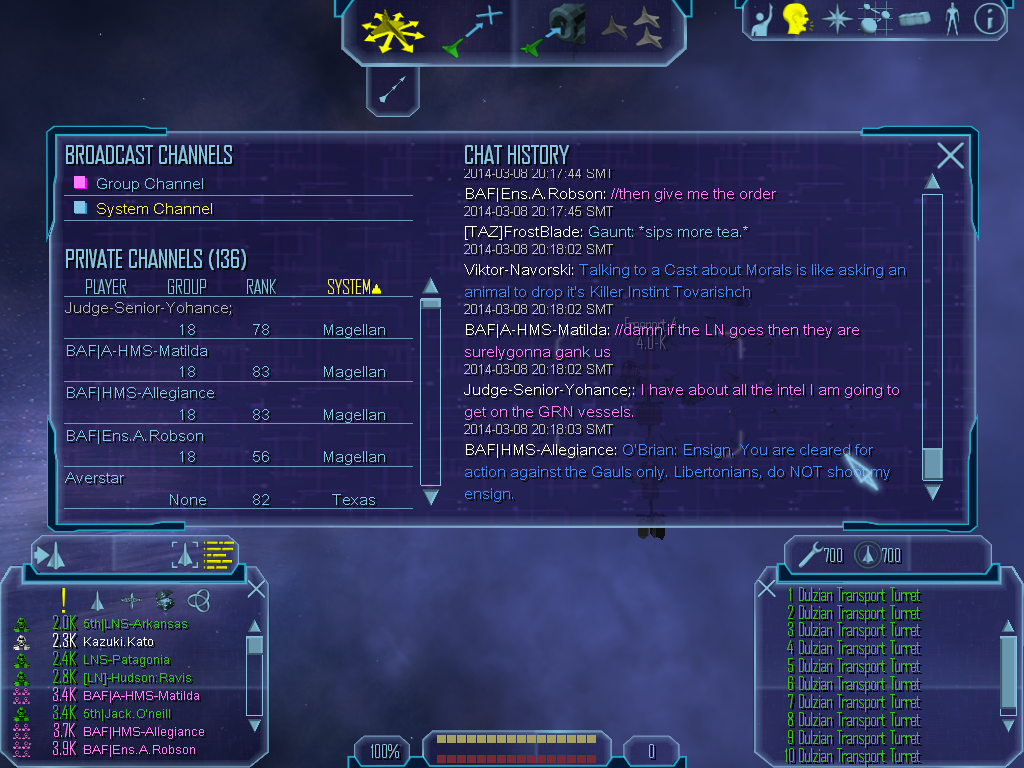Close the weapons list panel
The image size is (1024, 768).
click(x=767, y=588)
